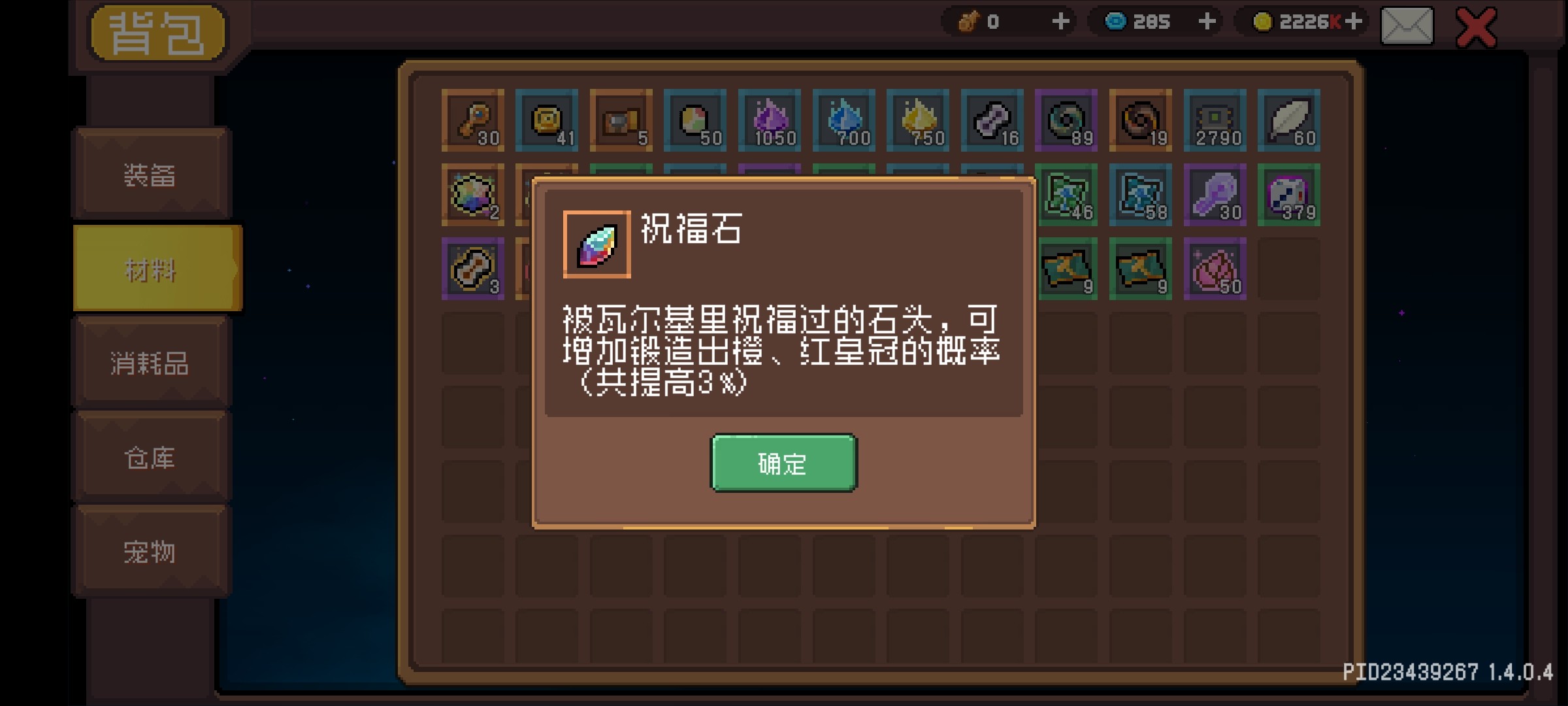Select the purple magnifier item showing 30

click(1214, 195)
